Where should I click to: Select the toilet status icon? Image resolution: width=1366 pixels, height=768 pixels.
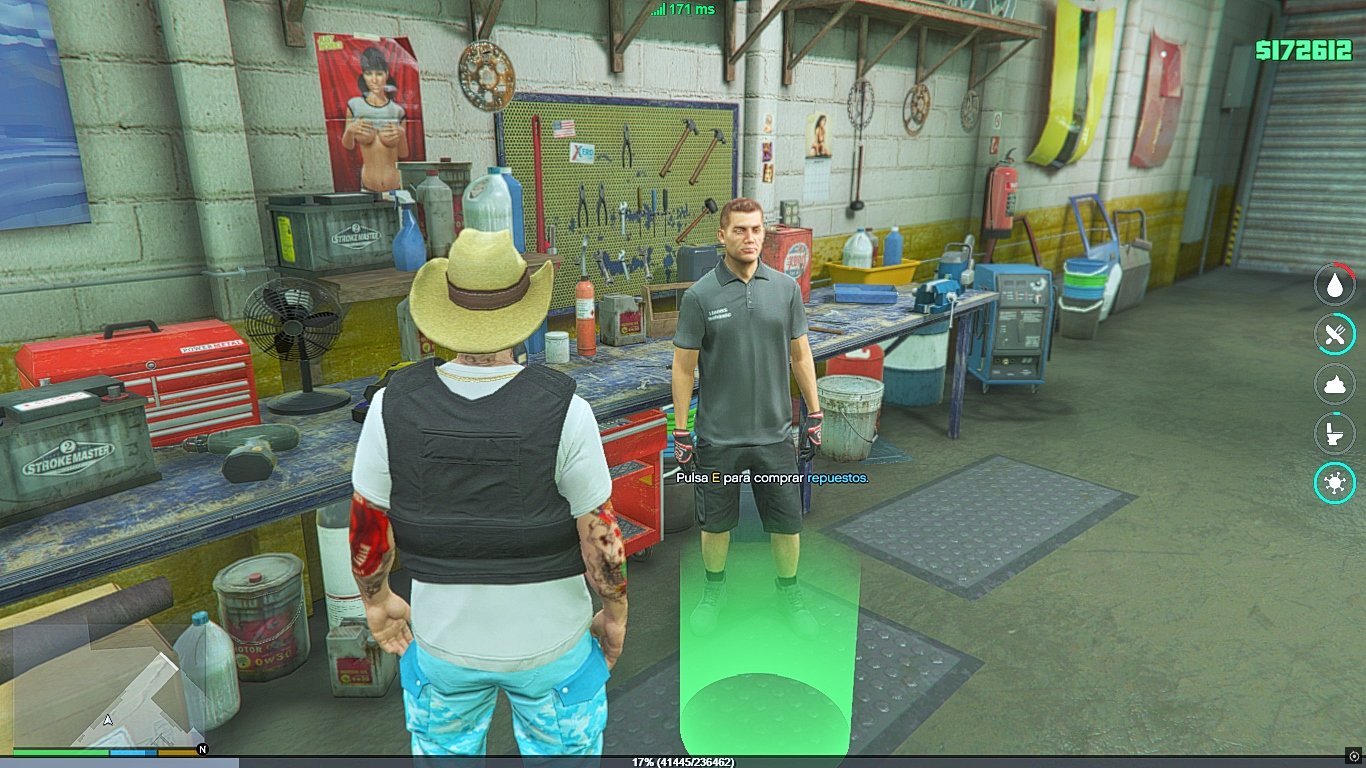(x=1334, y=433)
